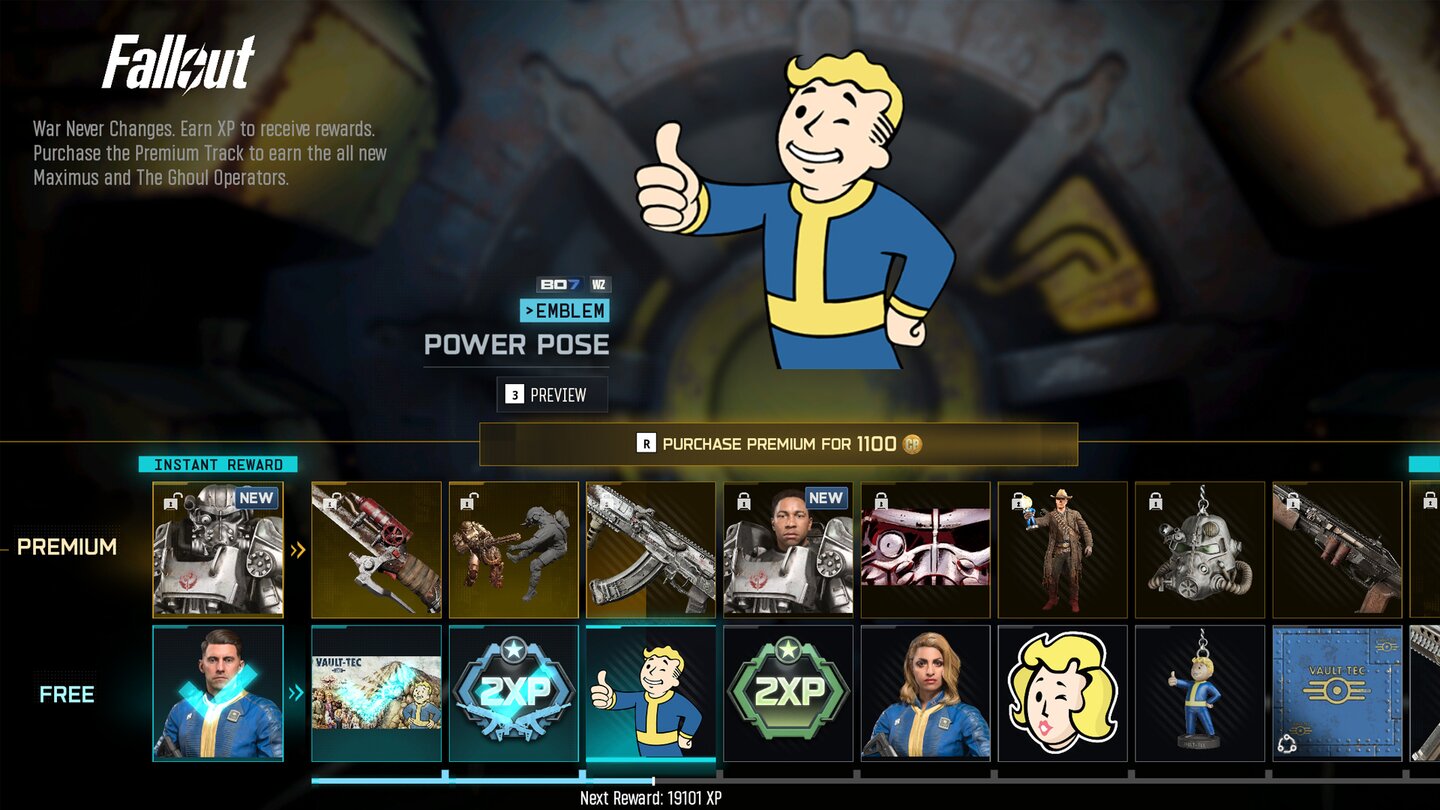Click the blue 2XP weapon token reward
Screen dimensions: 1440x810
pos(514,693)
